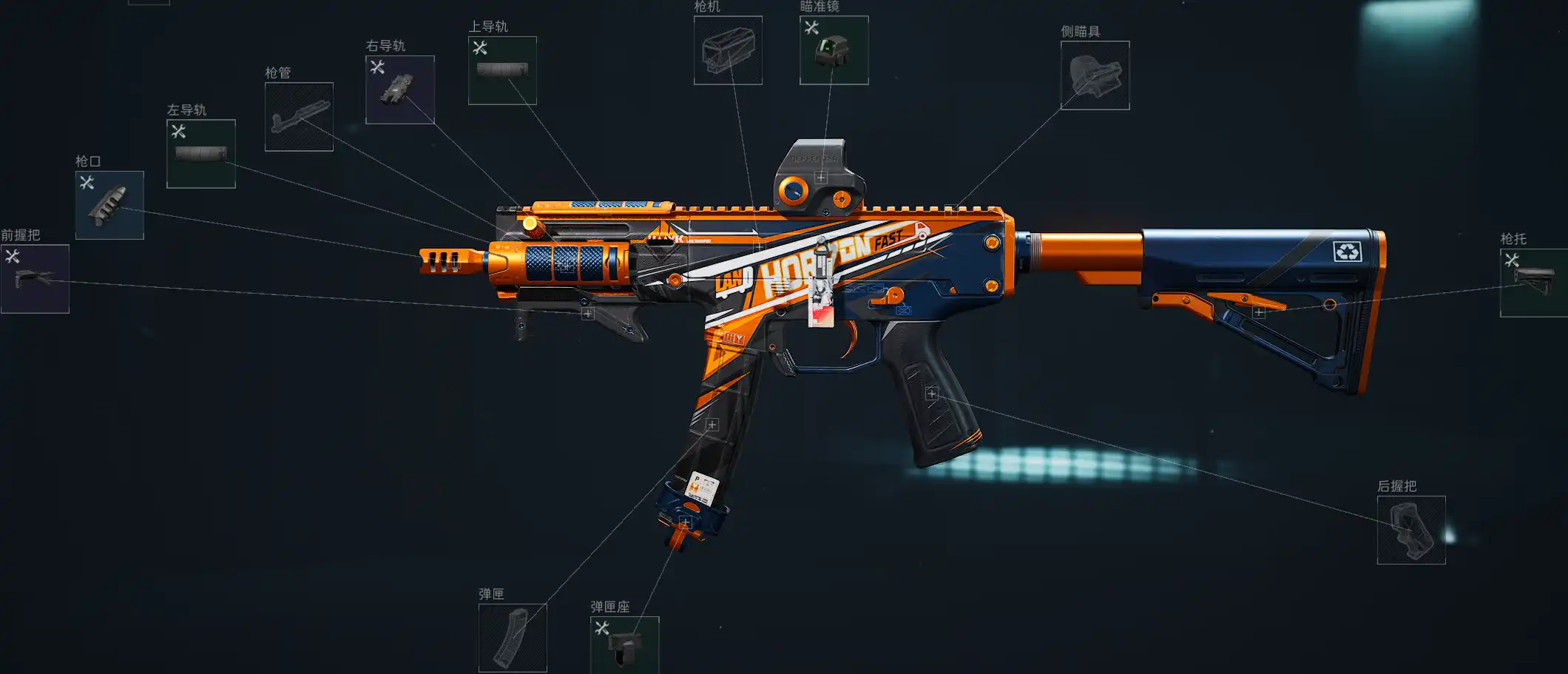The height and width of the screenshot is (674, 1568).
Task: Select the 右导轨 right rail slot
Action: (400, 90)
